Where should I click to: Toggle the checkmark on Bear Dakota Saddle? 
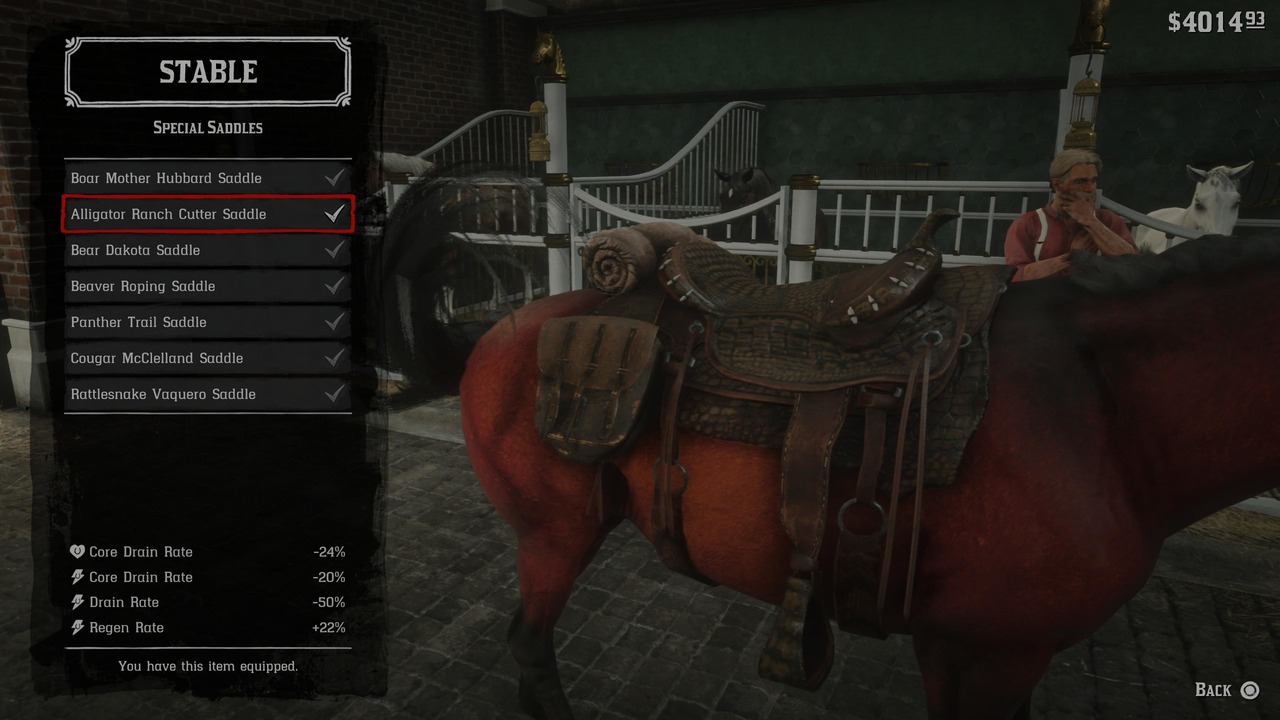click(x=336, y=250)
